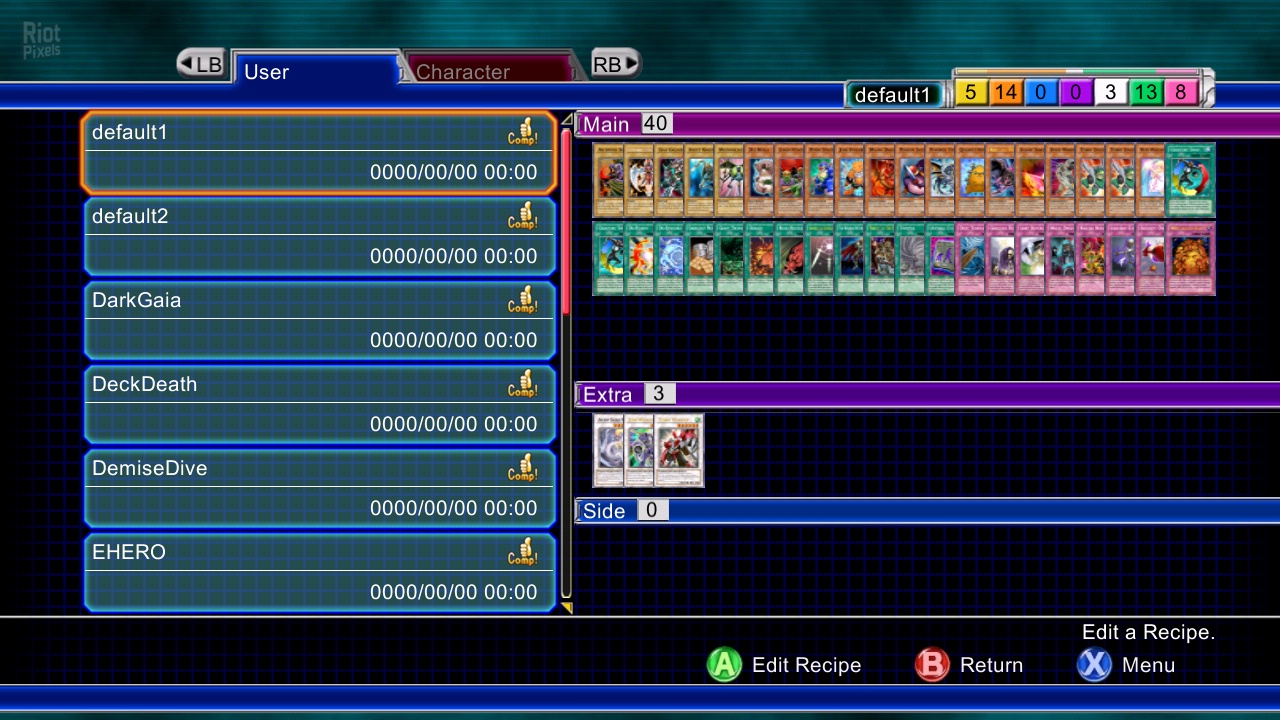
Task: Show the User recipe tab
Action: coord(315,71)
